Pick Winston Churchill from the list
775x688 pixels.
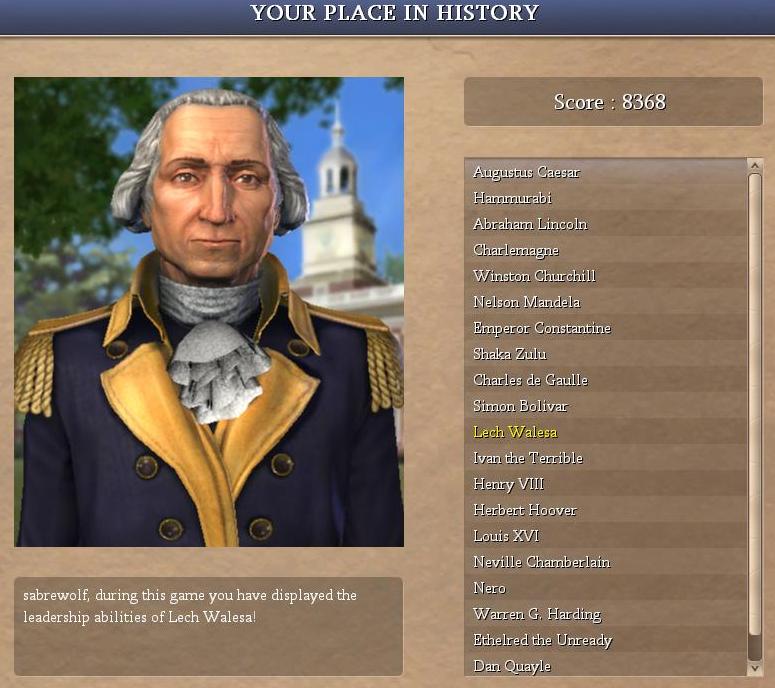pyautogui.click(x=534, y=276)
